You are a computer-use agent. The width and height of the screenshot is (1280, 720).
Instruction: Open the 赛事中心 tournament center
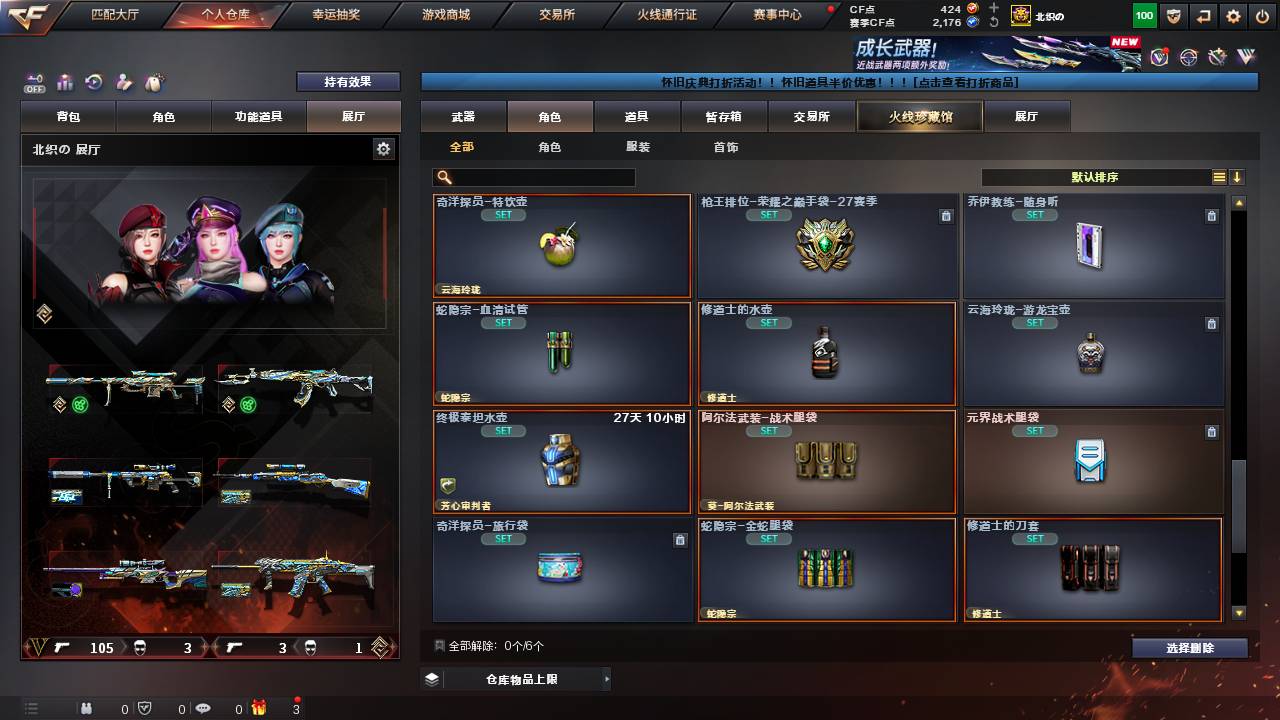(x=777, y=15)
